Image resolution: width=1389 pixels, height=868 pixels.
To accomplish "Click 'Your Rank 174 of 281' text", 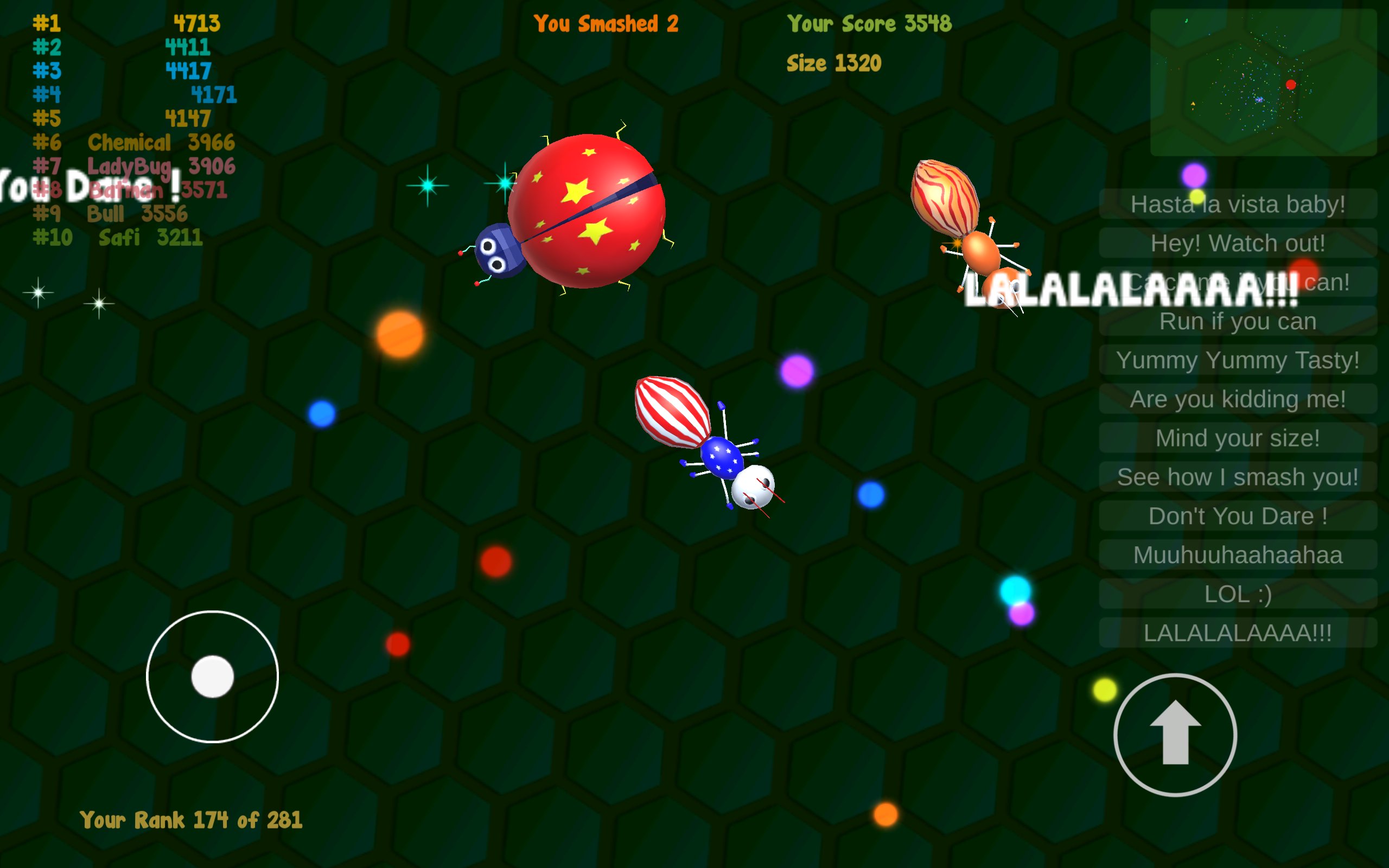I will [x=191, y=820].
